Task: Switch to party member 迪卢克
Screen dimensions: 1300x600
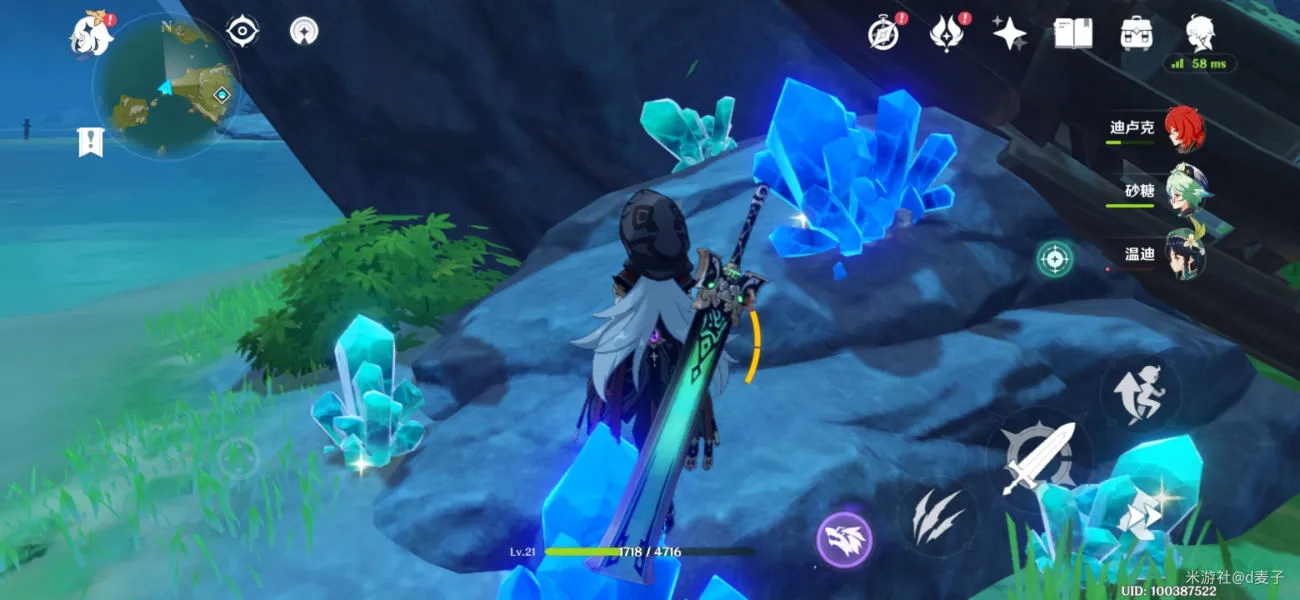Action: (x=1184, y=129)
